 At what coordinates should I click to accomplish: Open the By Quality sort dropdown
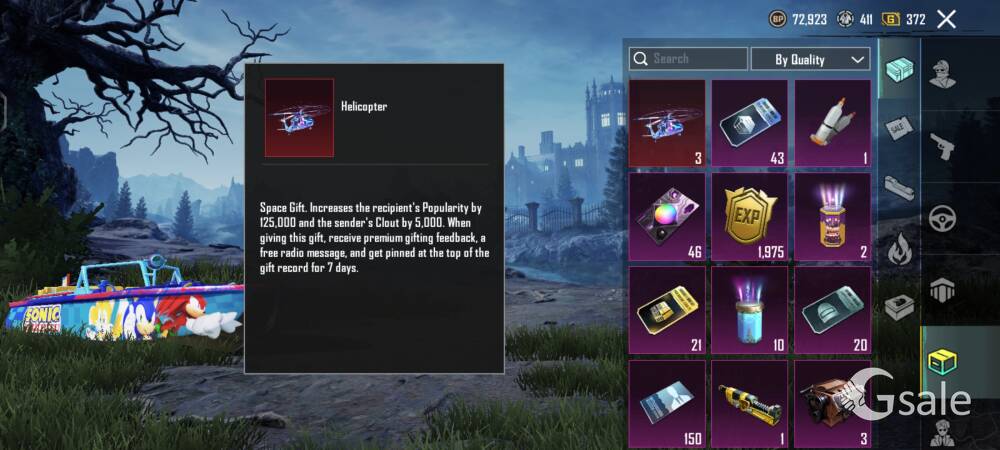(x=810, y=59)
